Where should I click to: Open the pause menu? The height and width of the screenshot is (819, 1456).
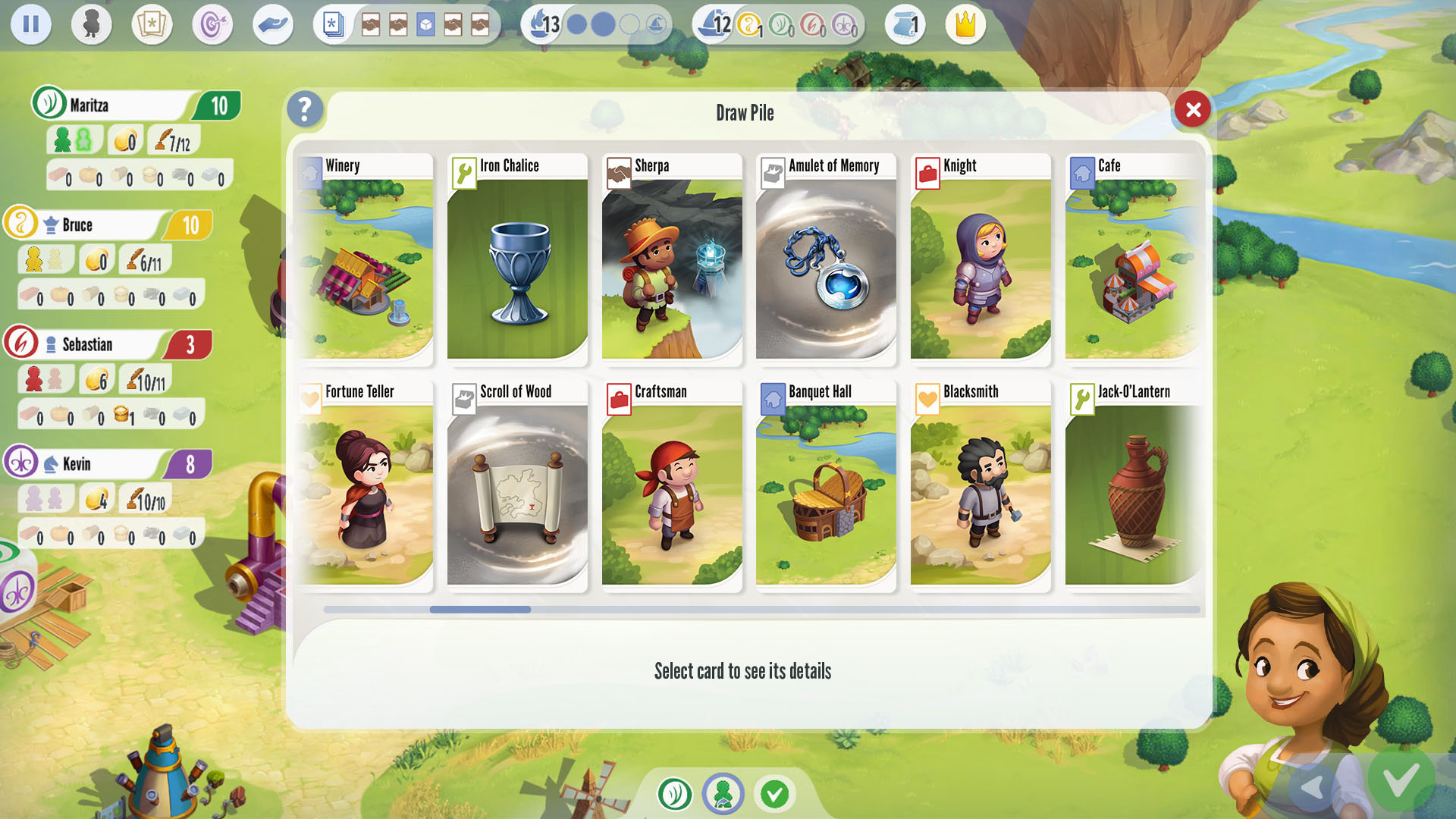[31, 24]
